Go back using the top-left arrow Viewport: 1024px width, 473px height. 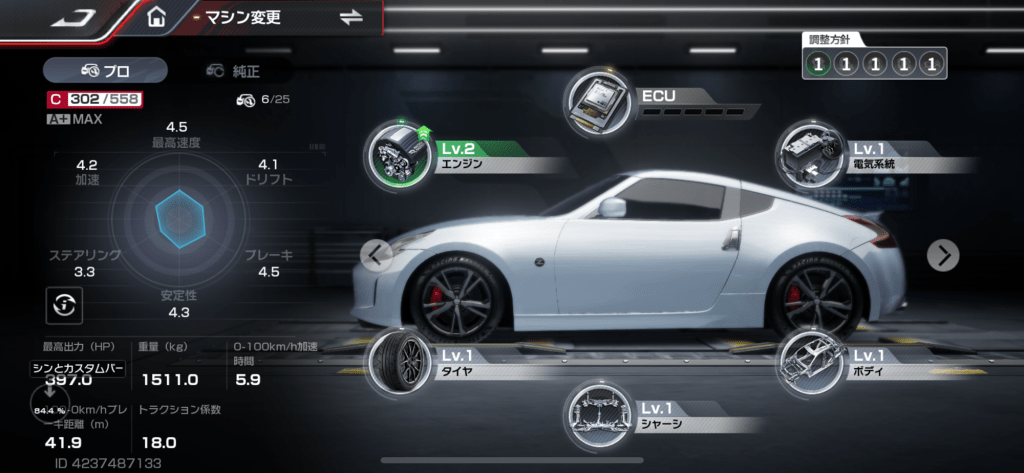(73, 18)
